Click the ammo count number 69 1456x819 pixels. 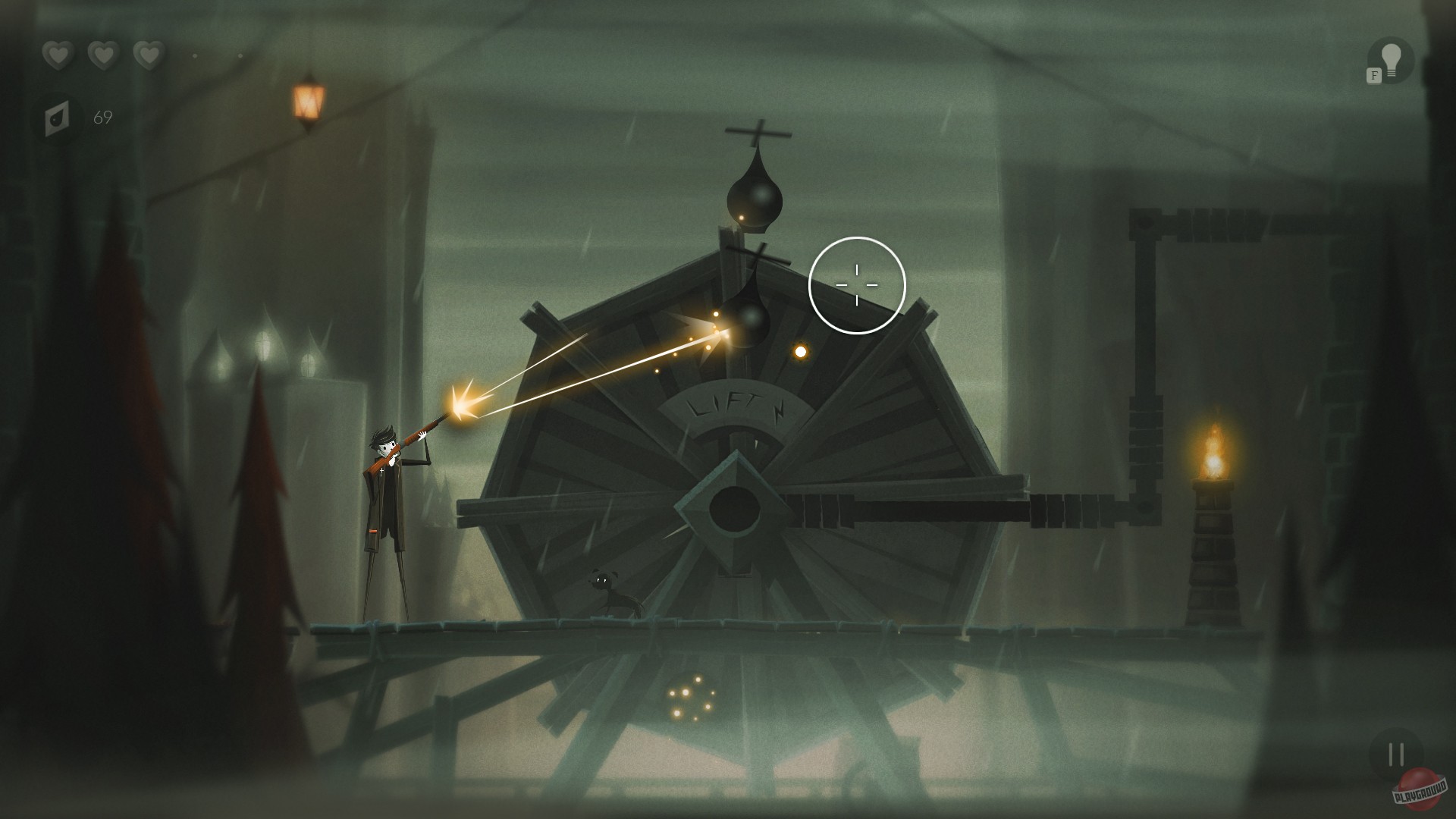102,117
